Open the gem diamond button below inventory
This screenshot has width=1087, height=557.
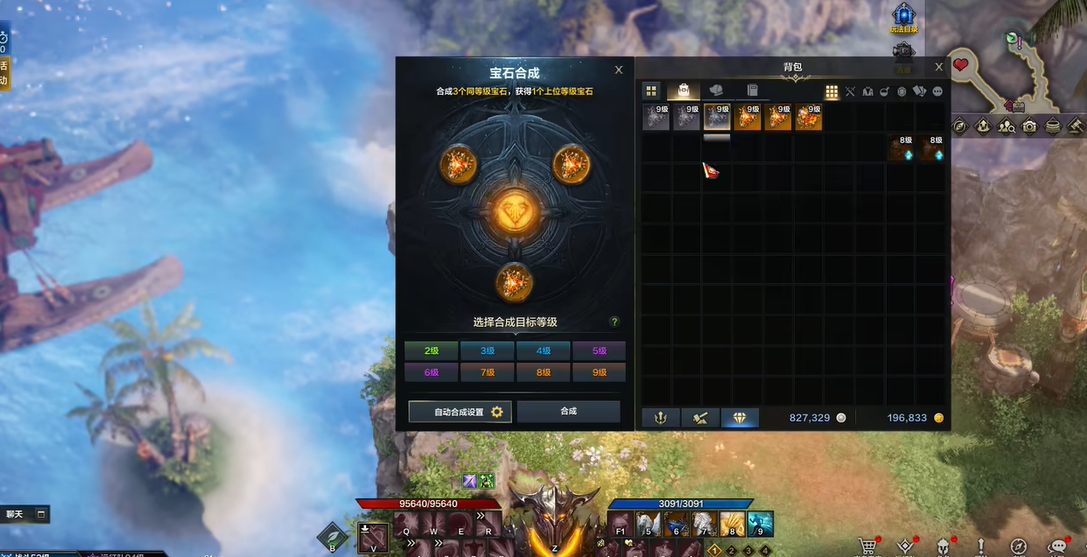pyautogui.click(x=740, y=418)
